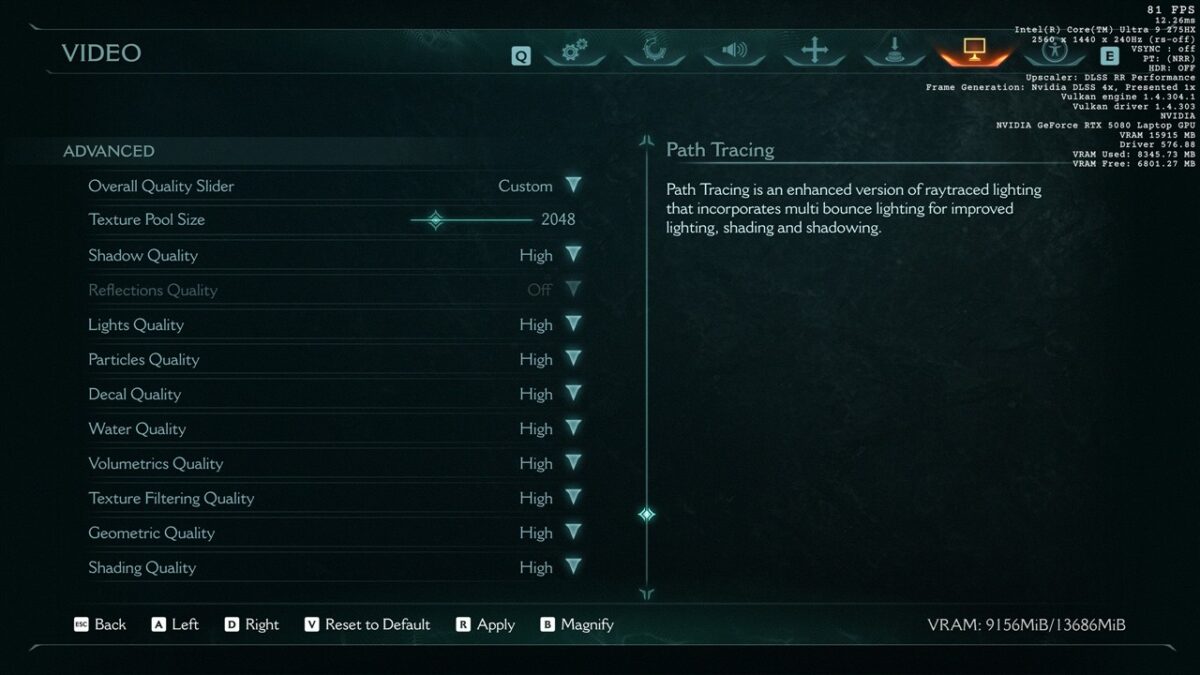Open the gears settings tab
The image size is (1200, 675).
pos(574,51)
